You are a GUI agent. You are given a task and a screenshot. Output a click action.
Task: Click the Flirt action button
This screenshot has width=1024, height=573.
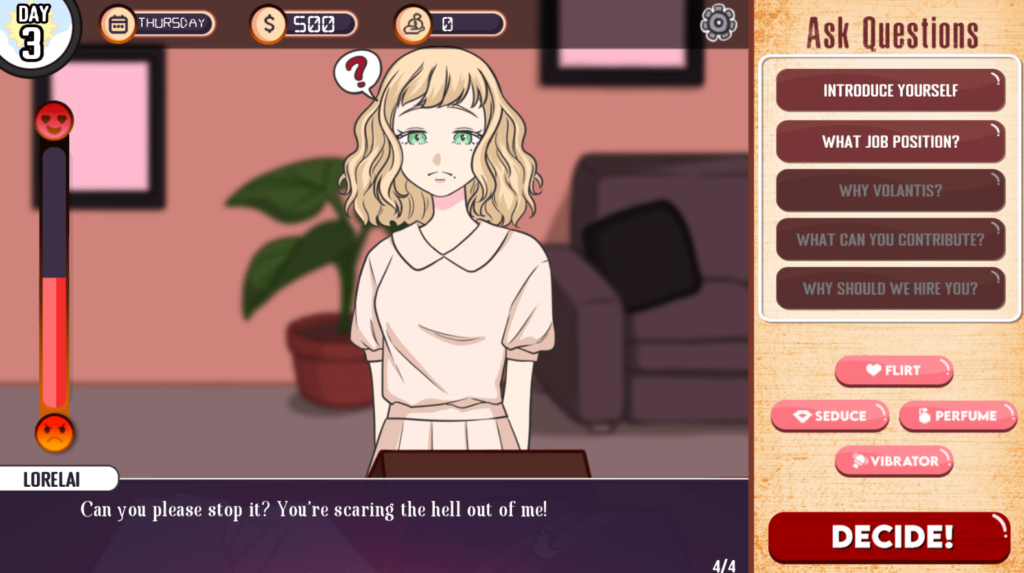coord(893,370)
